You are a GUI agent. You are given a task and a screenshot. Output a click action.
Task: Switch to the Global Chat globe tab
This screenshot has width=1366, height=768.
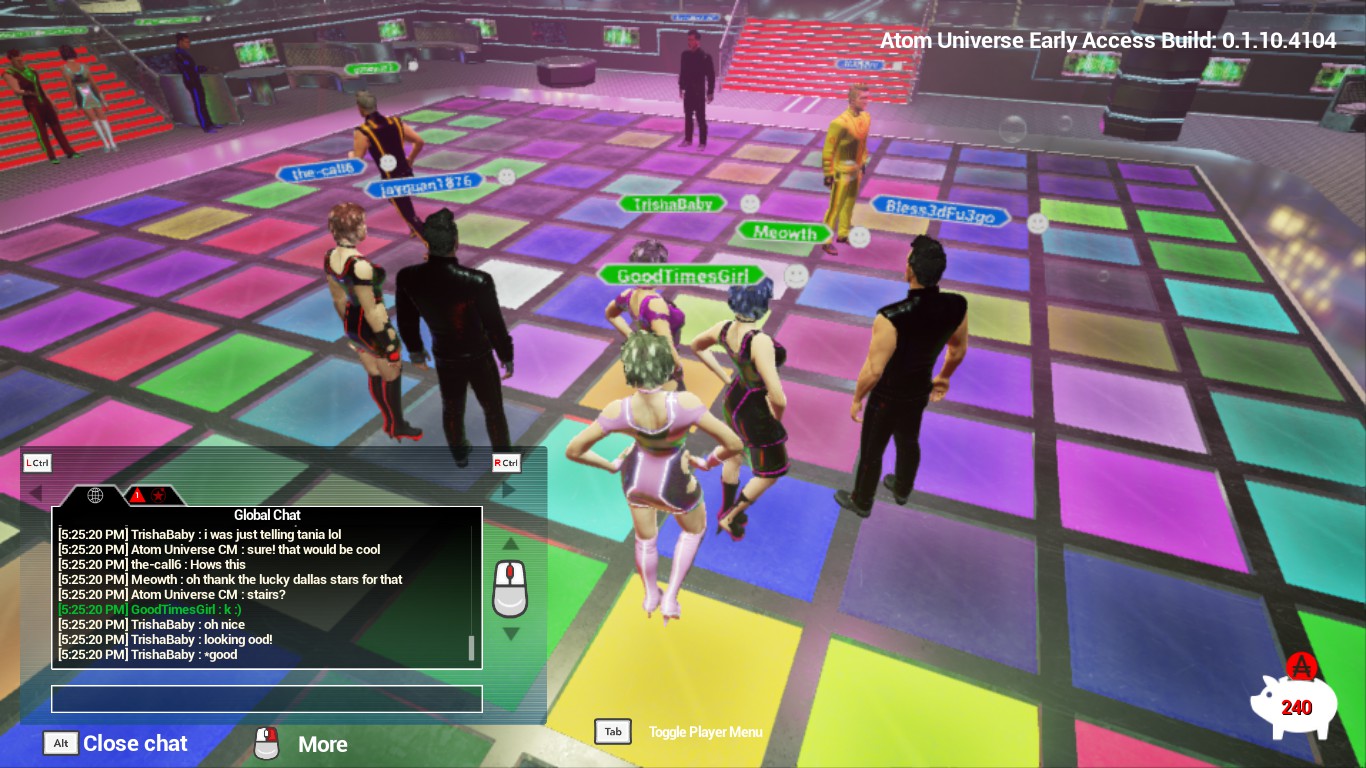pyautogui.click(x=96, y=495)
